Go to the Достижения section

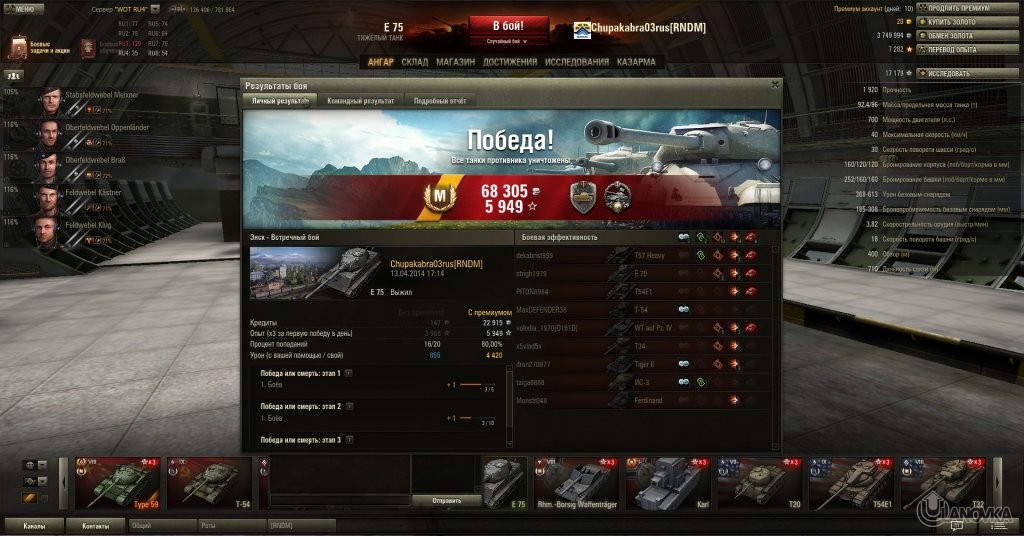[x=509, y=62]
